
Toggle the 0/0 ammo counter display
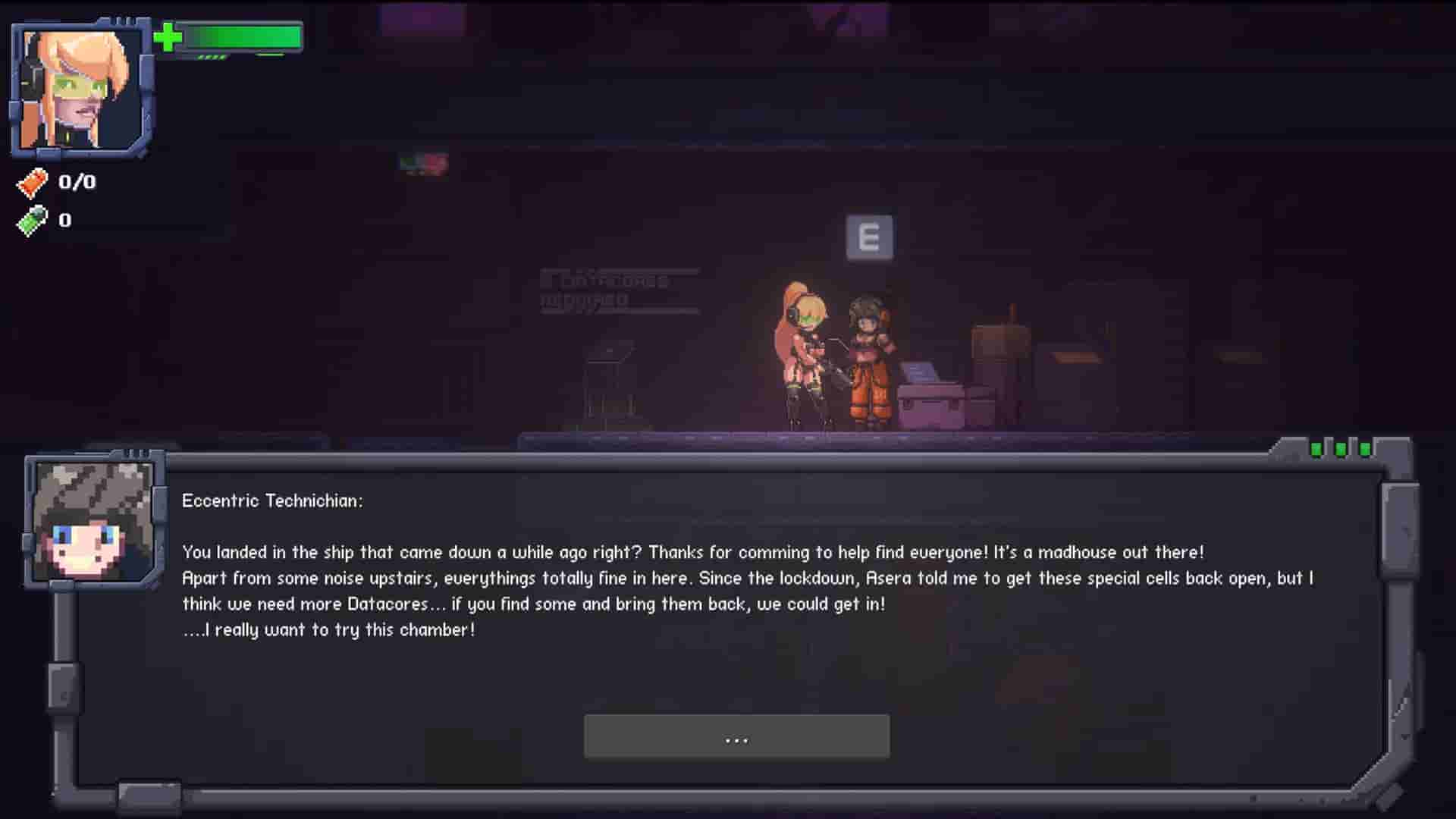coord(76,182)
